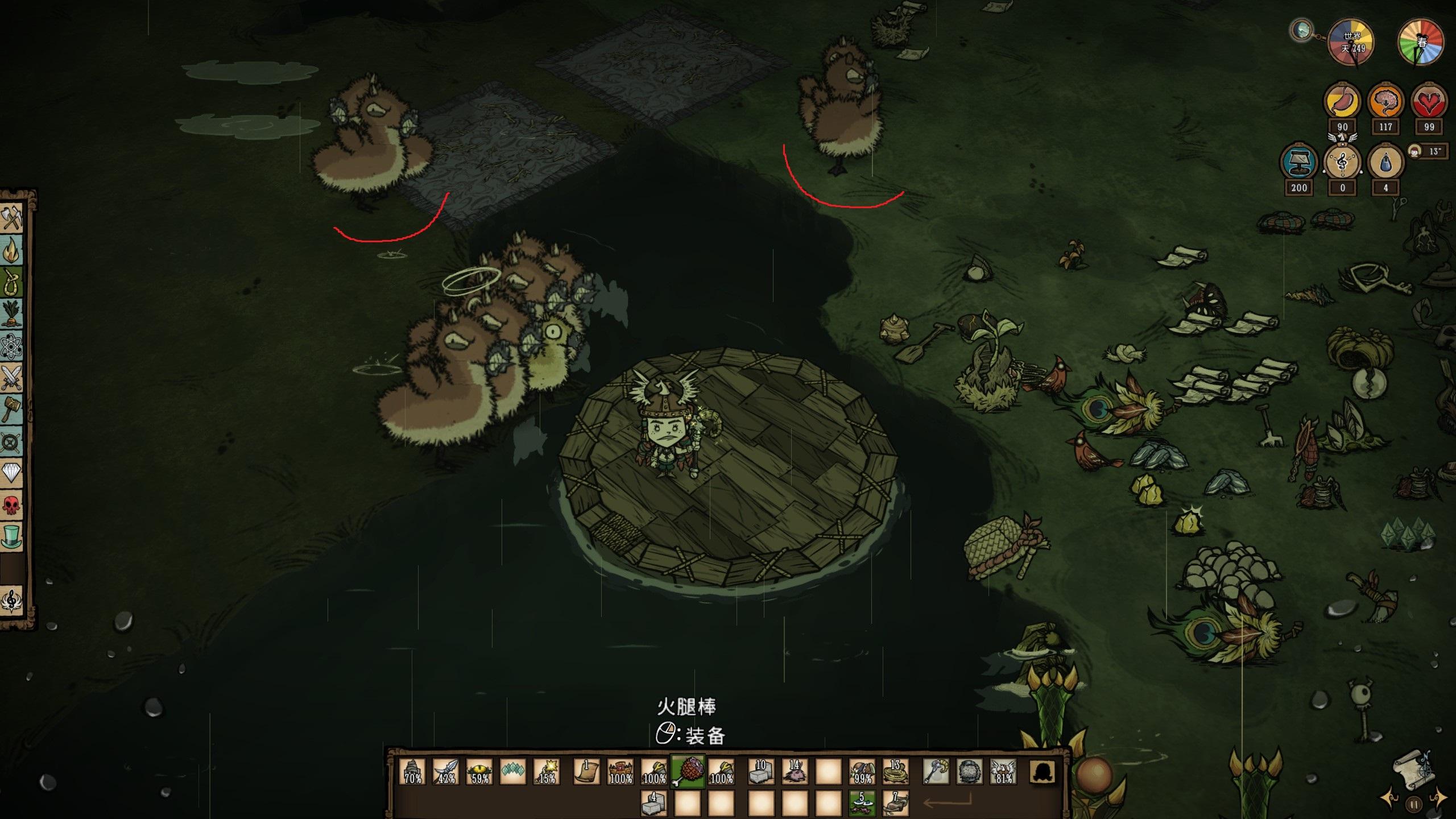
Task: Open the Tools crafting tab
Action: click(x=12, y=218)
